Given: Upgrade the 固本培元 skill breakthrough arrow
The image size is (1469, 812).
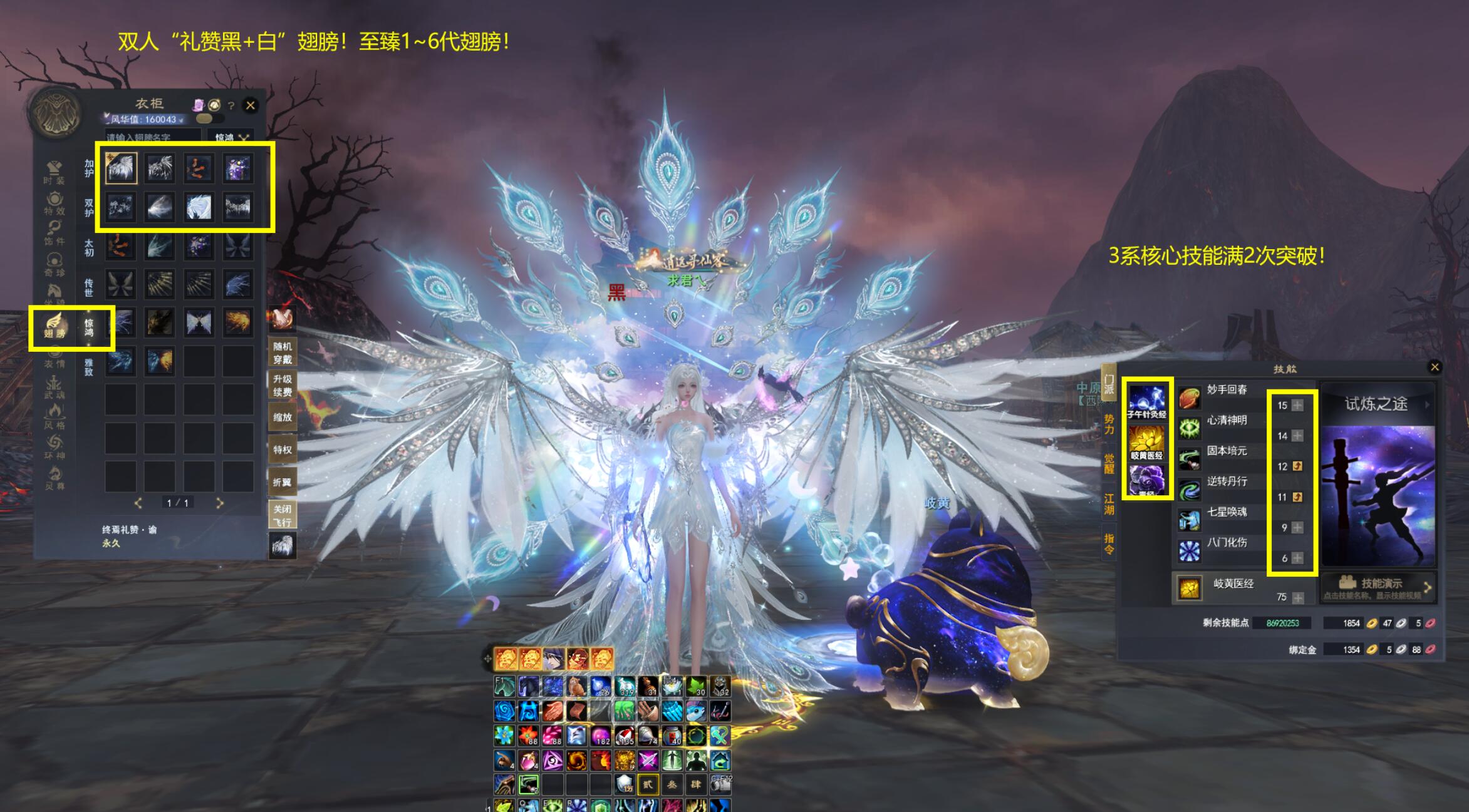Looking at the screenshot, I should 1297,466.
